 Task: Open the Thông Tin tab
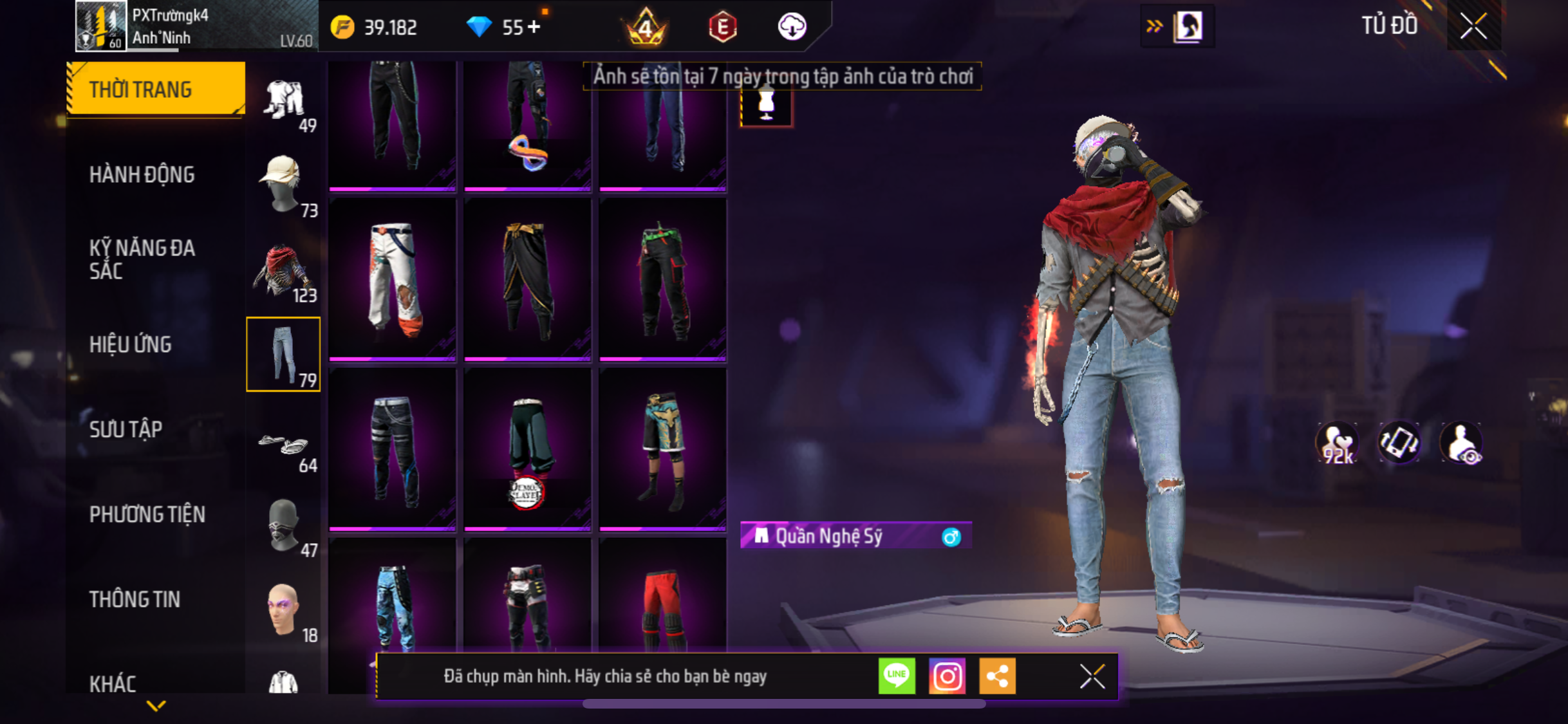pos(135,599)
